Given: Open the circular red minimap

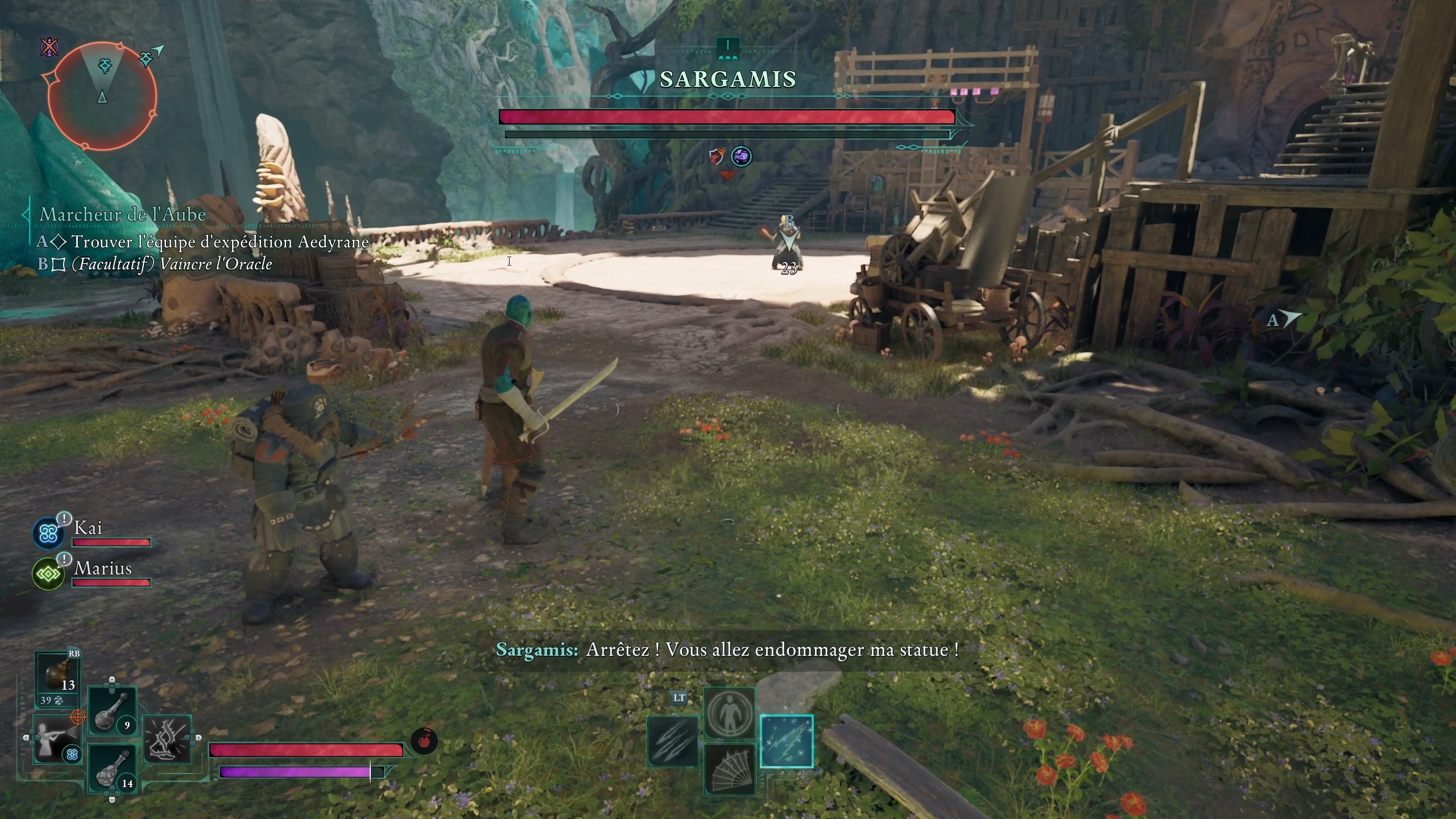Looking at the screenshot, I should pos(102,97).
